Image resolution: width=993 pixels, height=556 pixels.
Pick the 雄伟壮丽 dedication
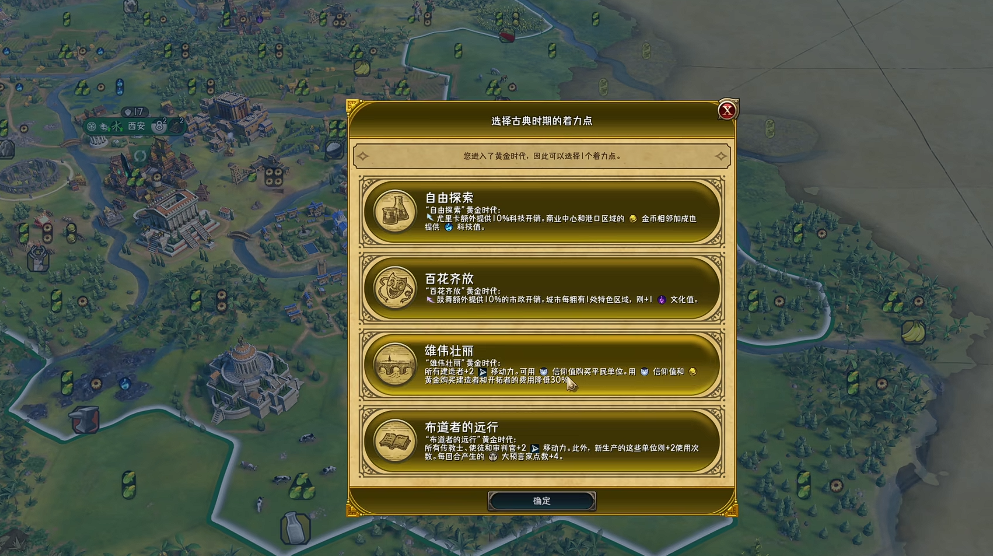[x=541, y=364]
